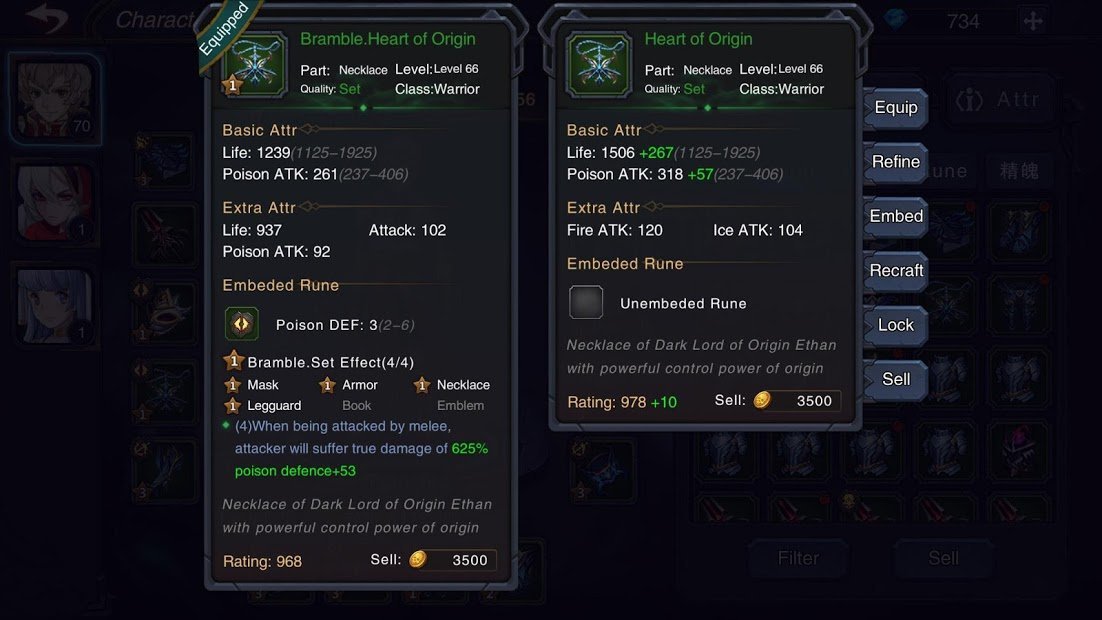Lock the Heart of Origin item

point(895,325)
